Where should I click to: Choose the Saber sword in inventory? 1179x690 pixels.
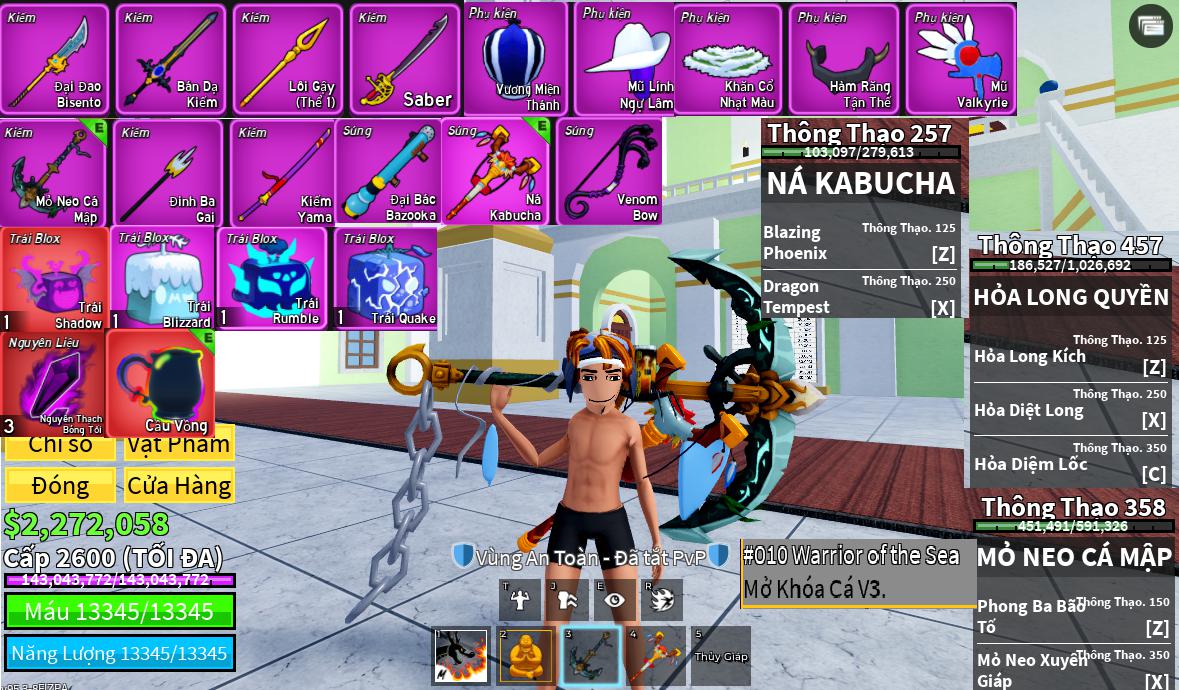click(405, 59)
